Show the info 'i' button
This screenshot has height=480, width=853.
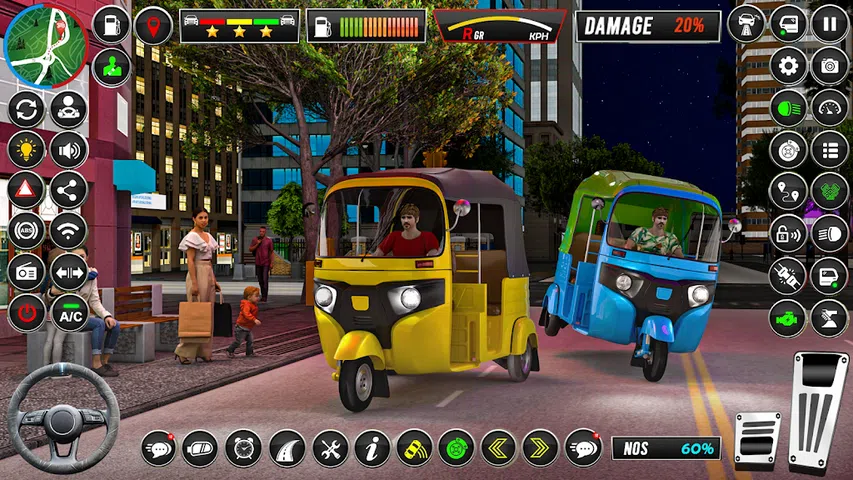point(372,447)
